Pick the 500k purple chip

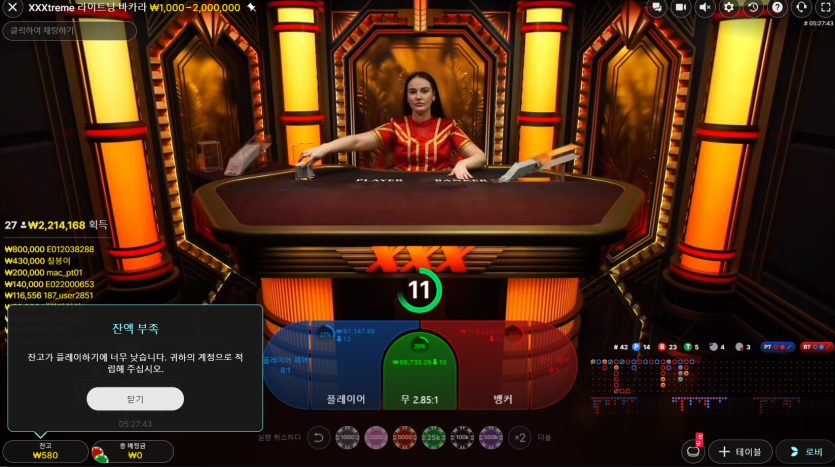(491, 438)
